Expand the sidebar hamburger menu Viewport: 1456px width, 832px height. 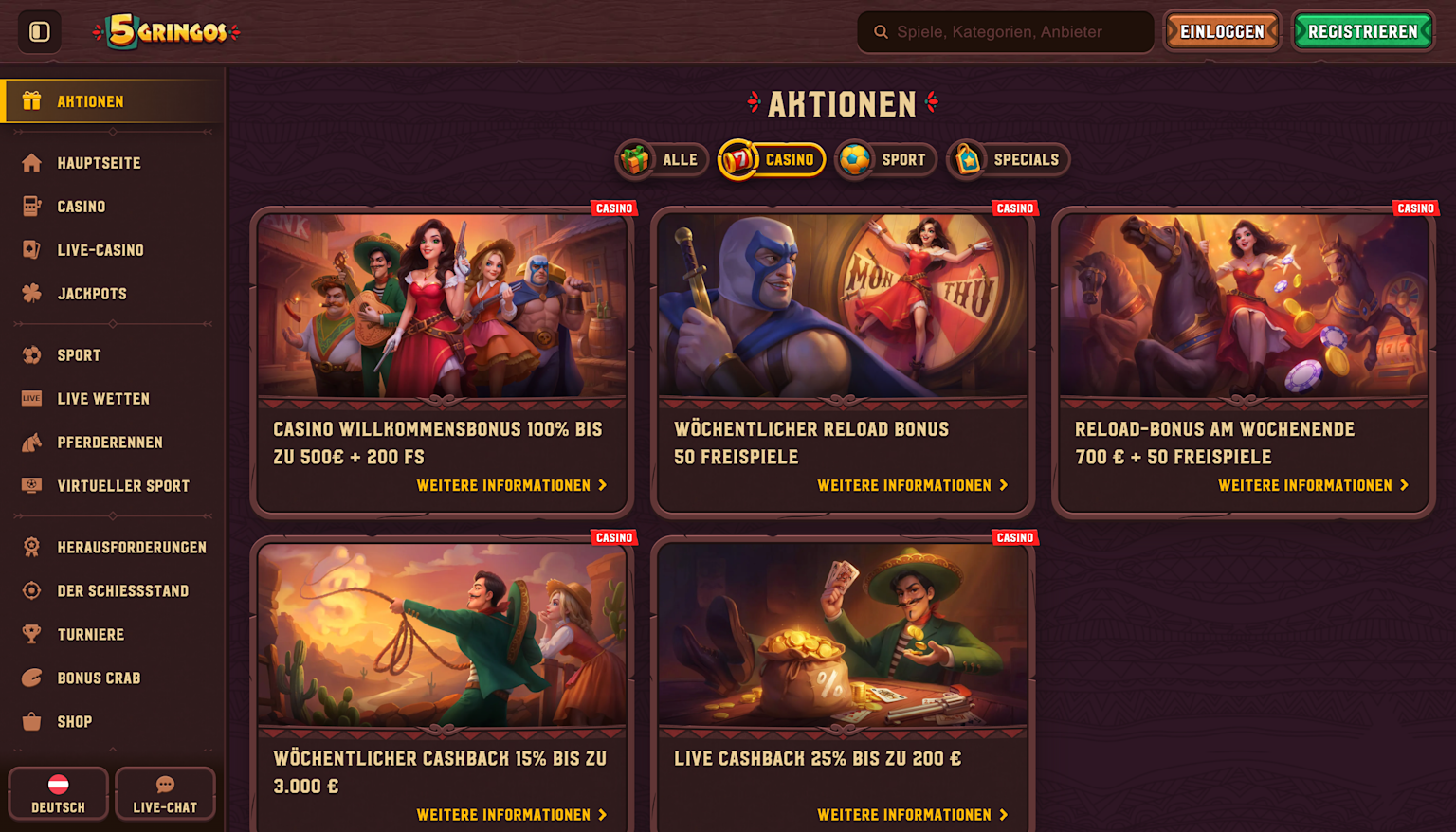(x=39, y=30)
